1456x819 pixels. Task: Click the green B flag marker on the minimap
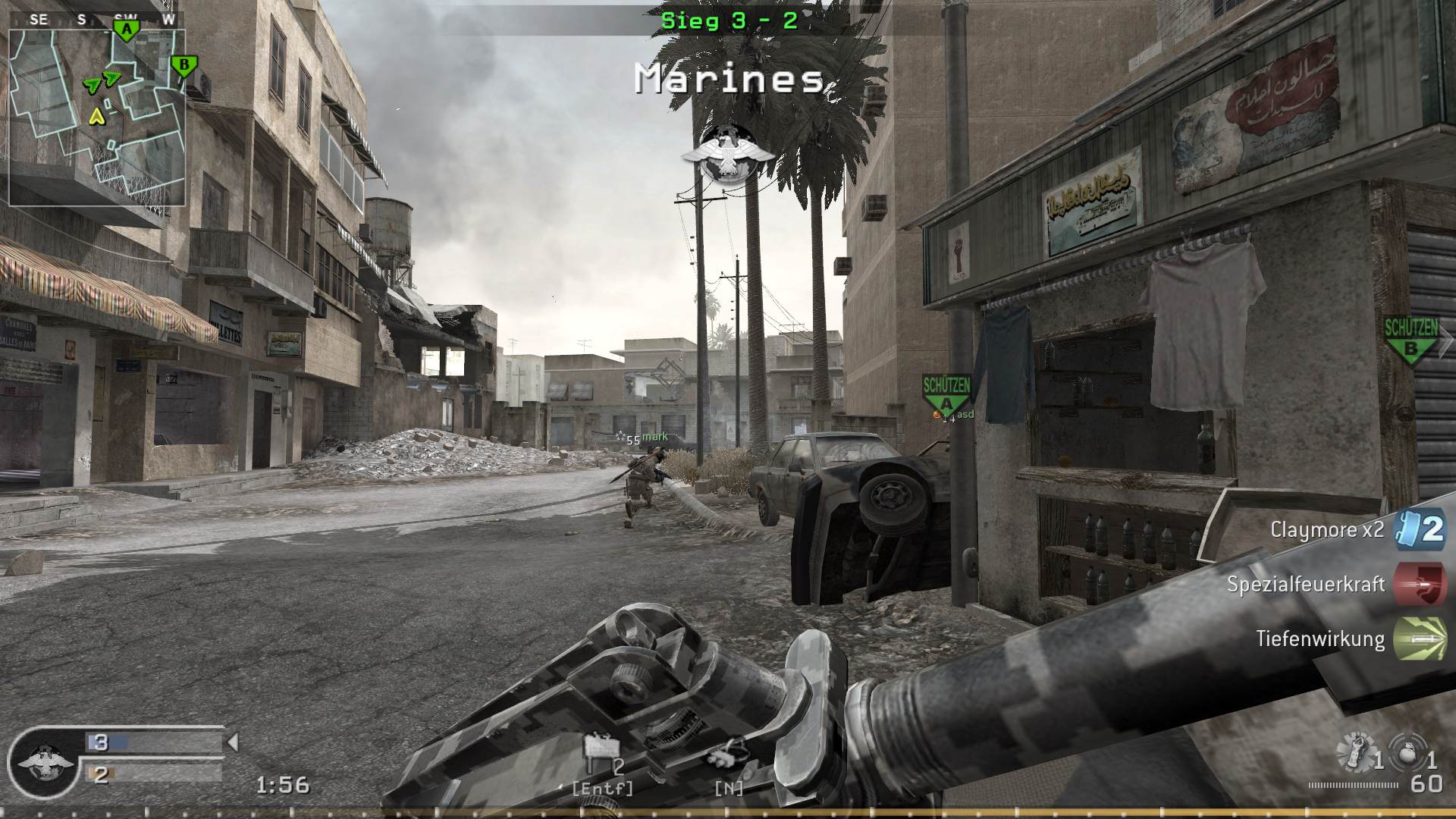[x=182, y=66]
